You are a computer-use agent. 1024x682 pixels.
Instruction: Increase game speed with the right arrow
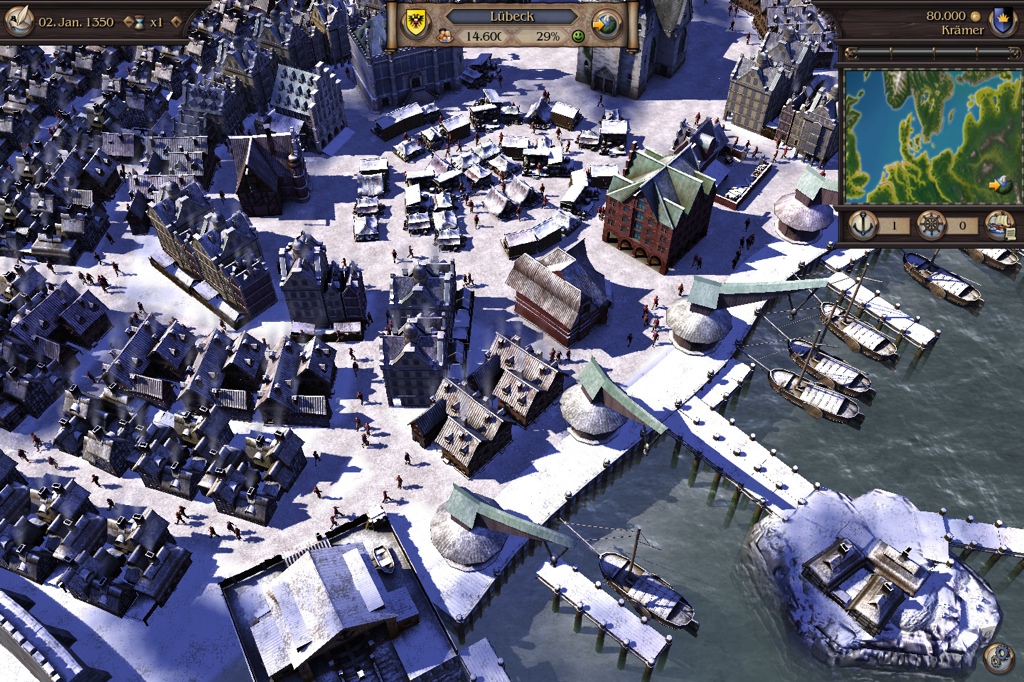[175, 21]
